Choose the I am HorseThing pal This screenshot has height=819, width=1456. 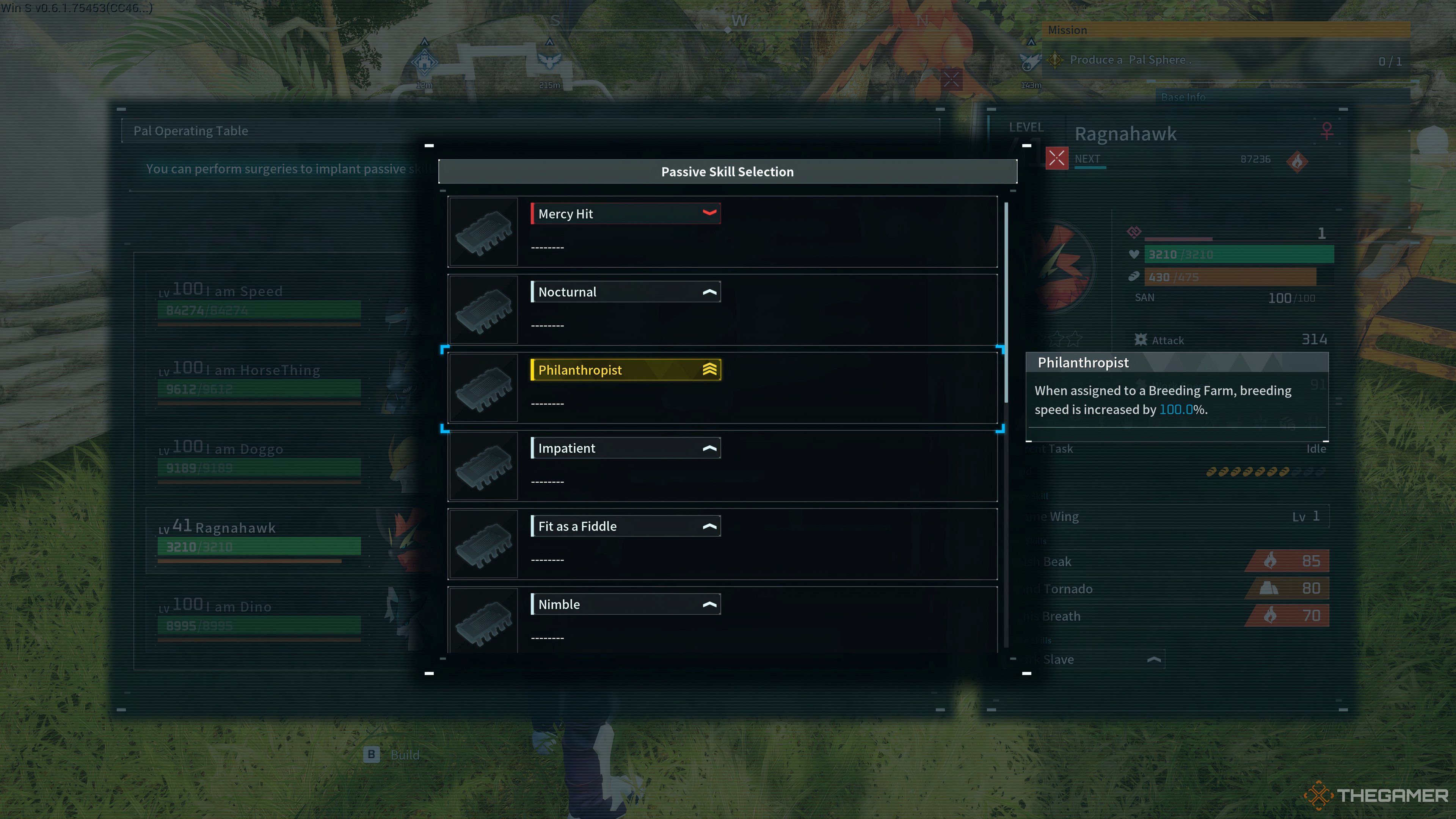click(260, 381)
